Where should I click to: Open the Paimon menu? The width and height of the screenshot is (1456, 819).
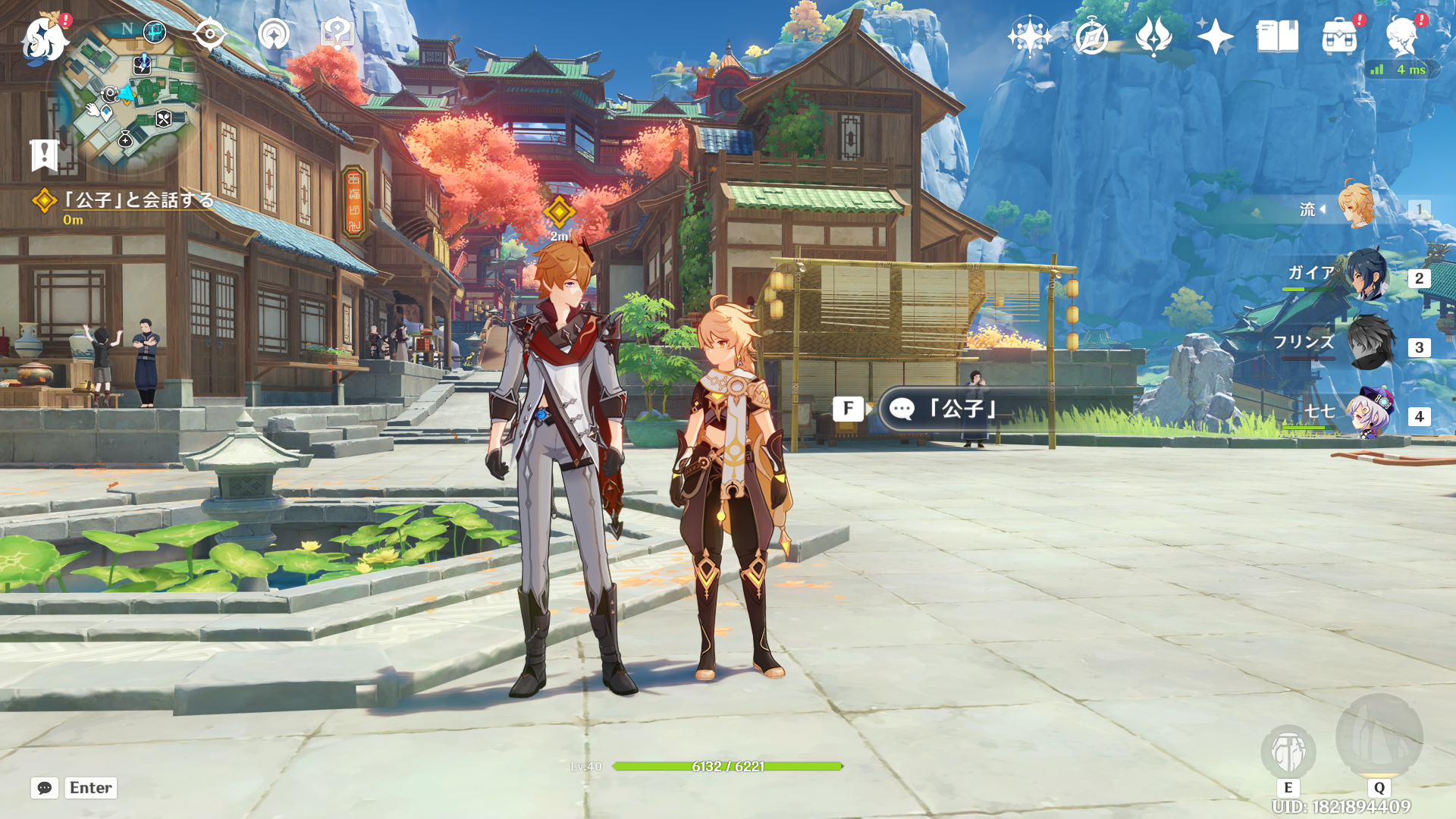pos(44,38)
